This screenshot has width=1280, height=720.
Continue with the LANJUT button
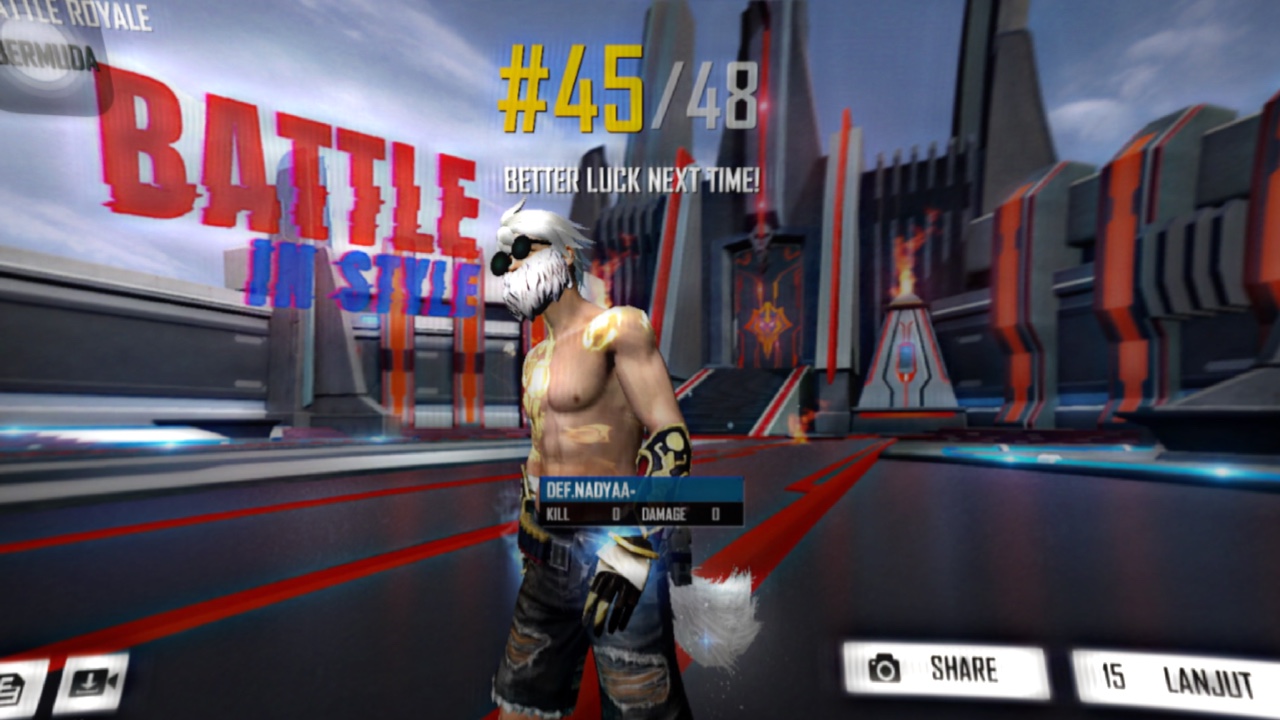(1175, 679)
